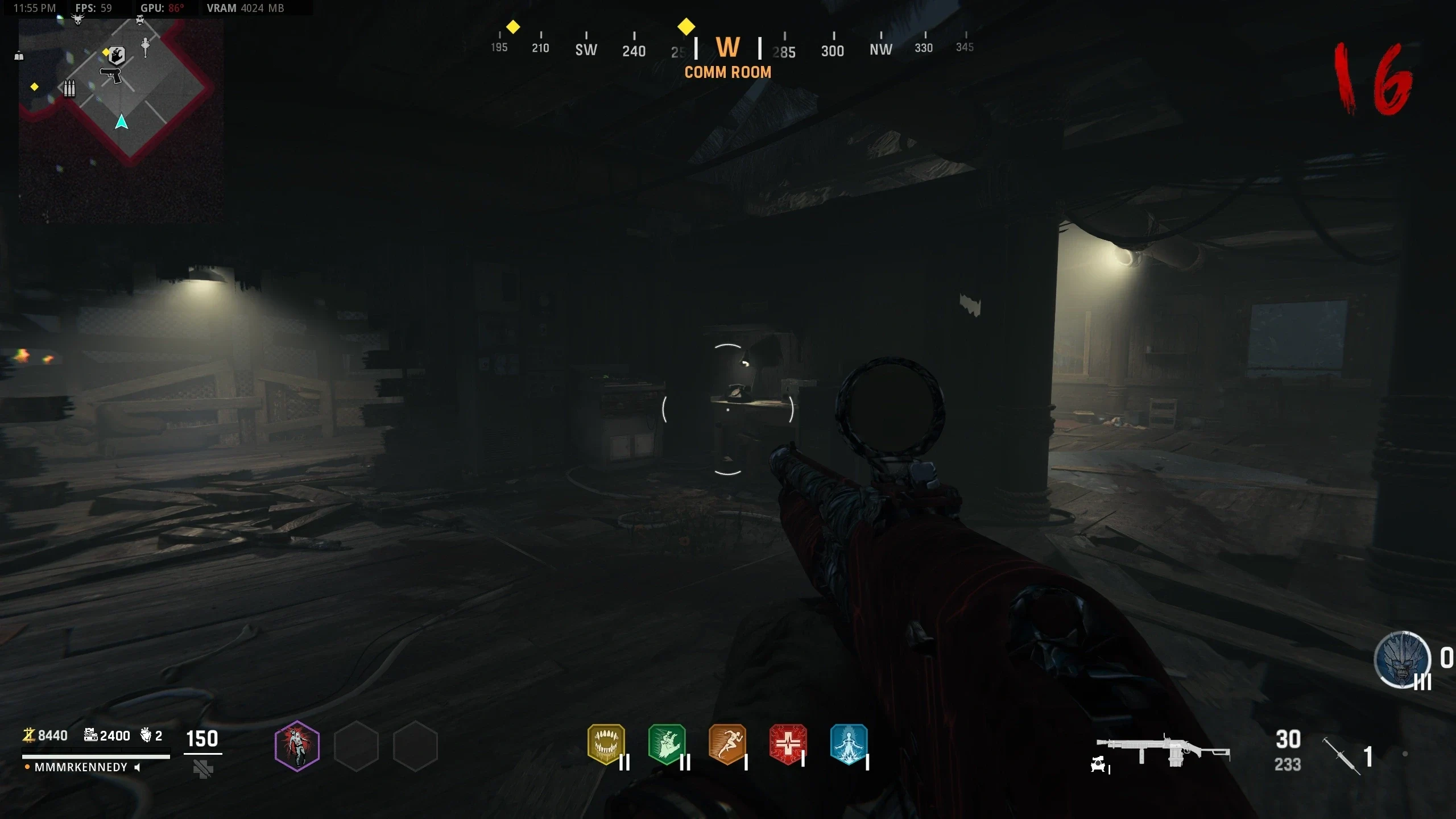Activate the frost-face field upgrade icon
This screenshot has width=1456, height=819.
[1403, 660]
